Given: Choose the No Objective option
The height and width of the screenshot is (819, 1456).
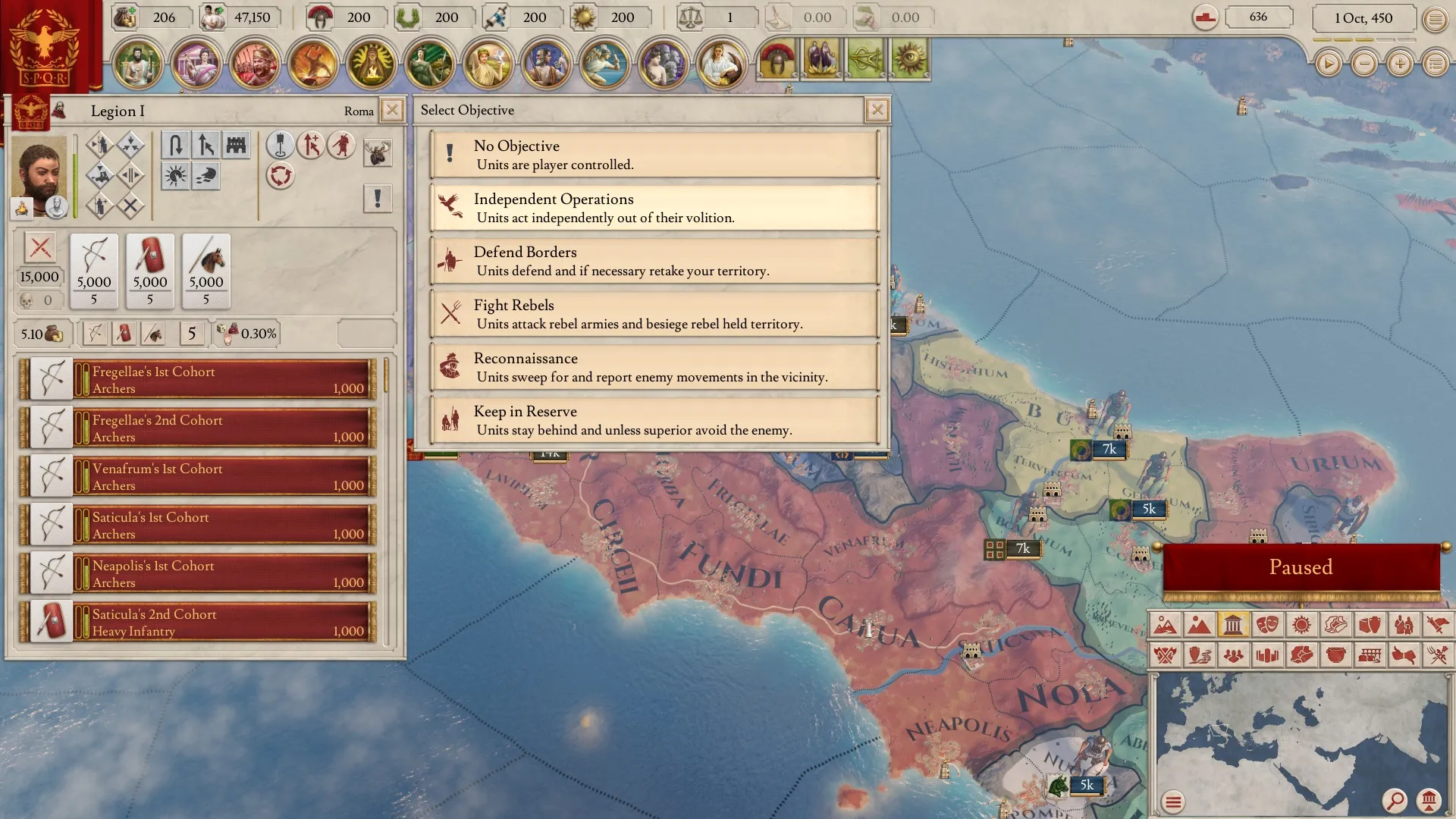Looking at the screenshot, I should click(654, 155).
